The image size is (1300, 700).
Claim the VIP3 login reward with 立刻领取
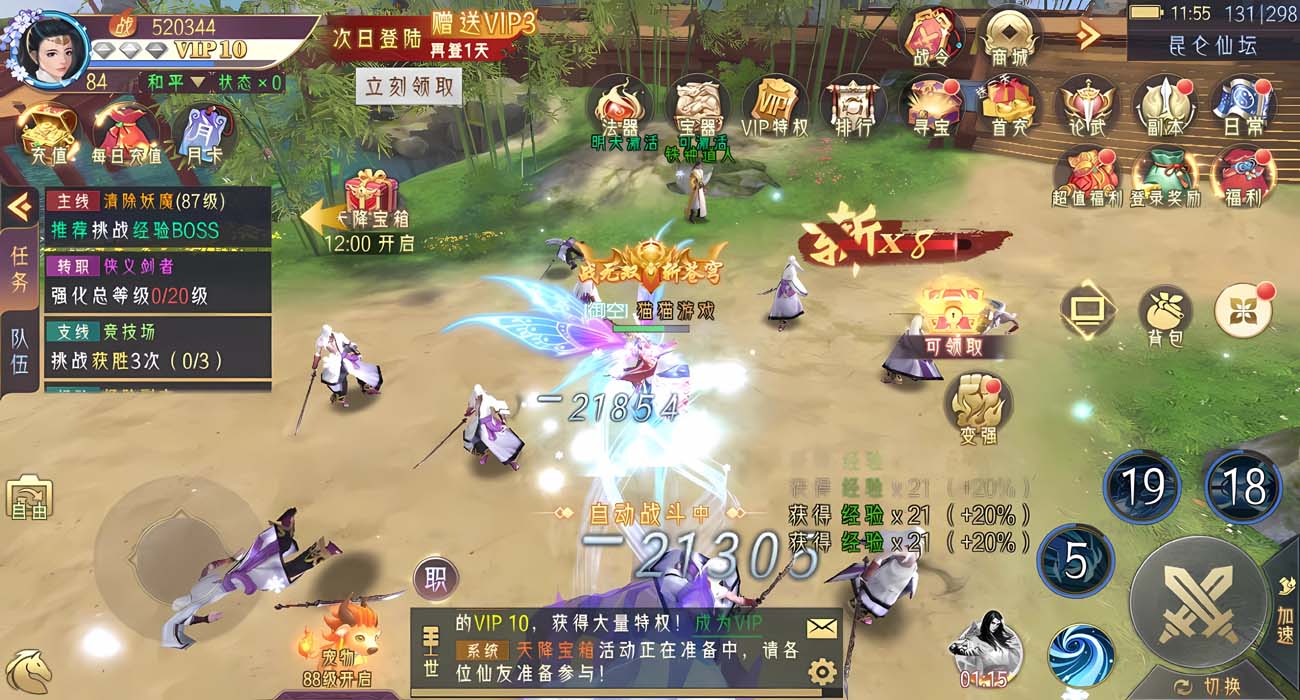pos(410,87)
